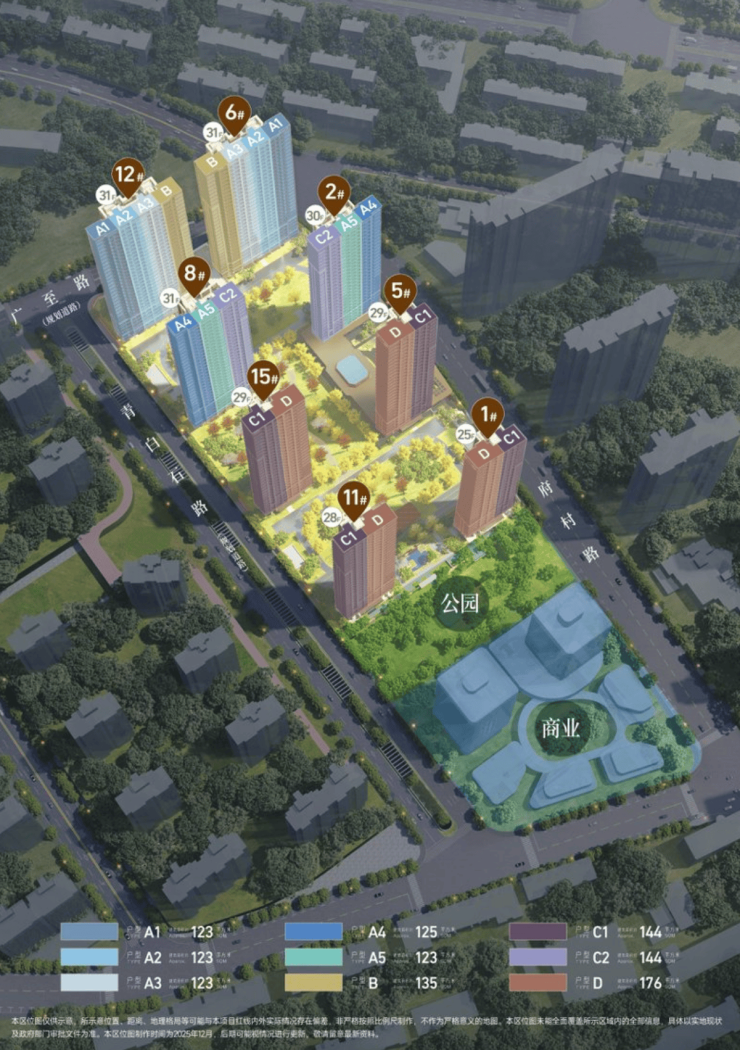This screenshot has width=740, height=1050.
Task: Select the 8# building marker pin
Action: pyautogui.click(x=194, y=273)
